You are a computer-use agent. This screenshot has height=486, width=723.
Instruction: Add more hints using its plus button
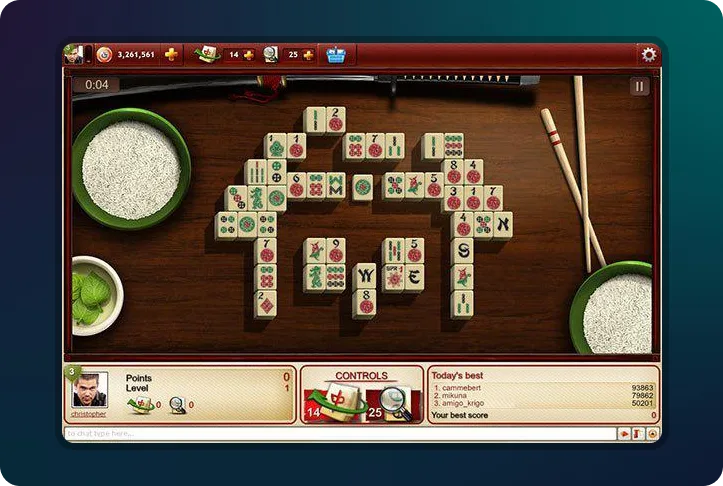307,54
